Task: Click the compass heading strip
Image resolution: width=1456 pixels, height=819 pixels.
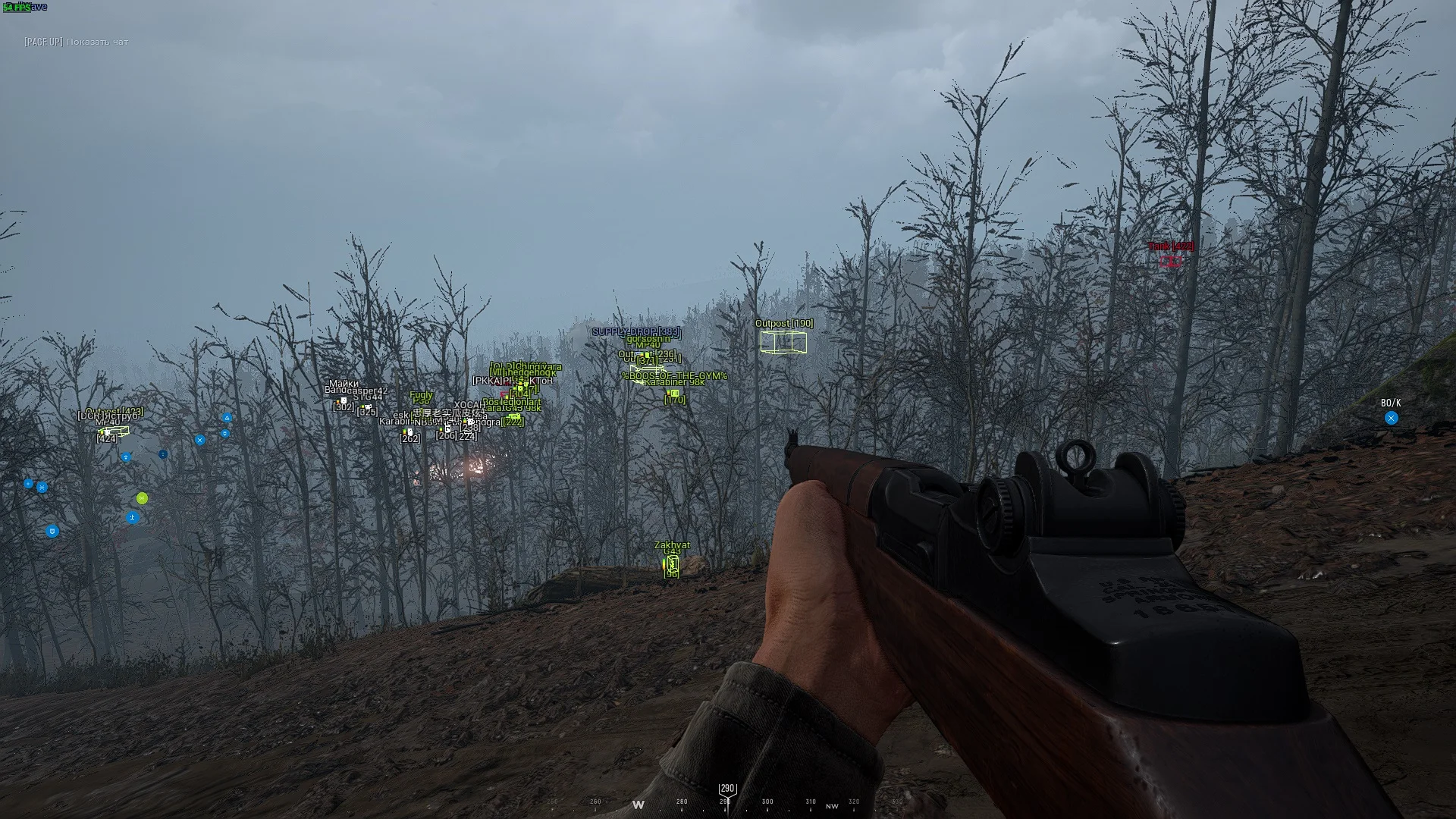Action: 726,801
